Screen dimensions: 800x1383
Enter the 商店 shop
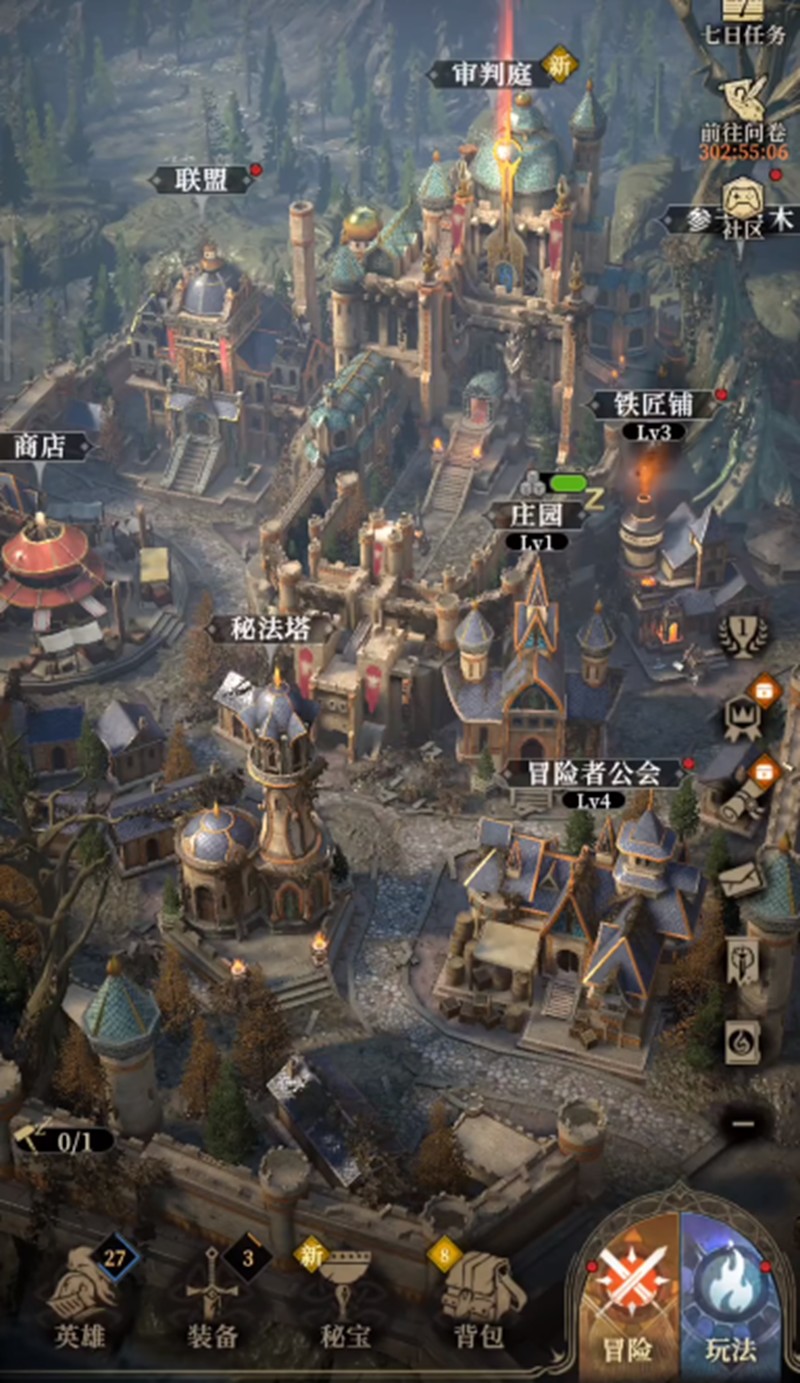click(x=40, y=446)
